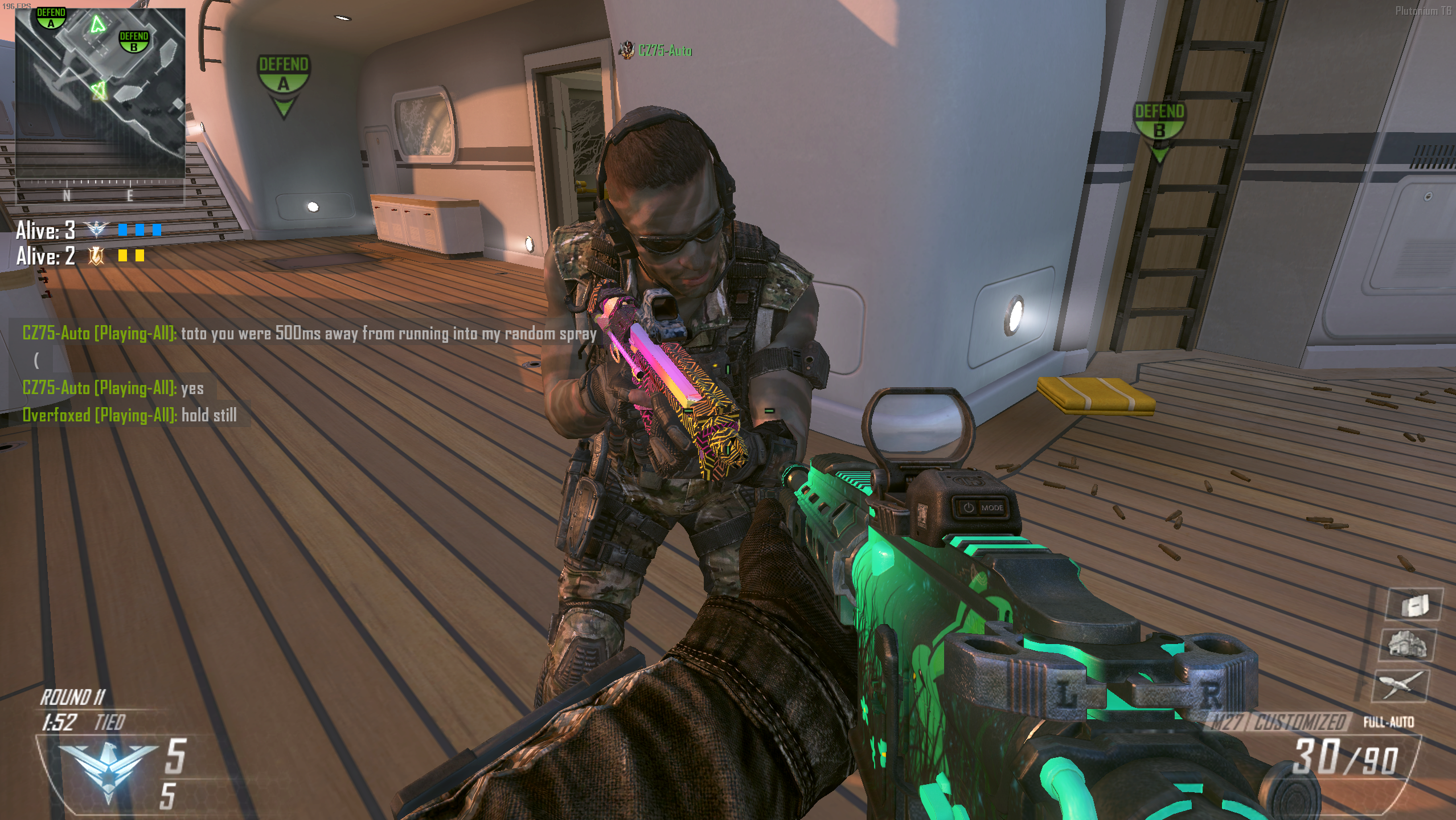Select the middle turret scorestreak icon
1456x820 pixels.
pyautogui.click(x=1407, y=645)
